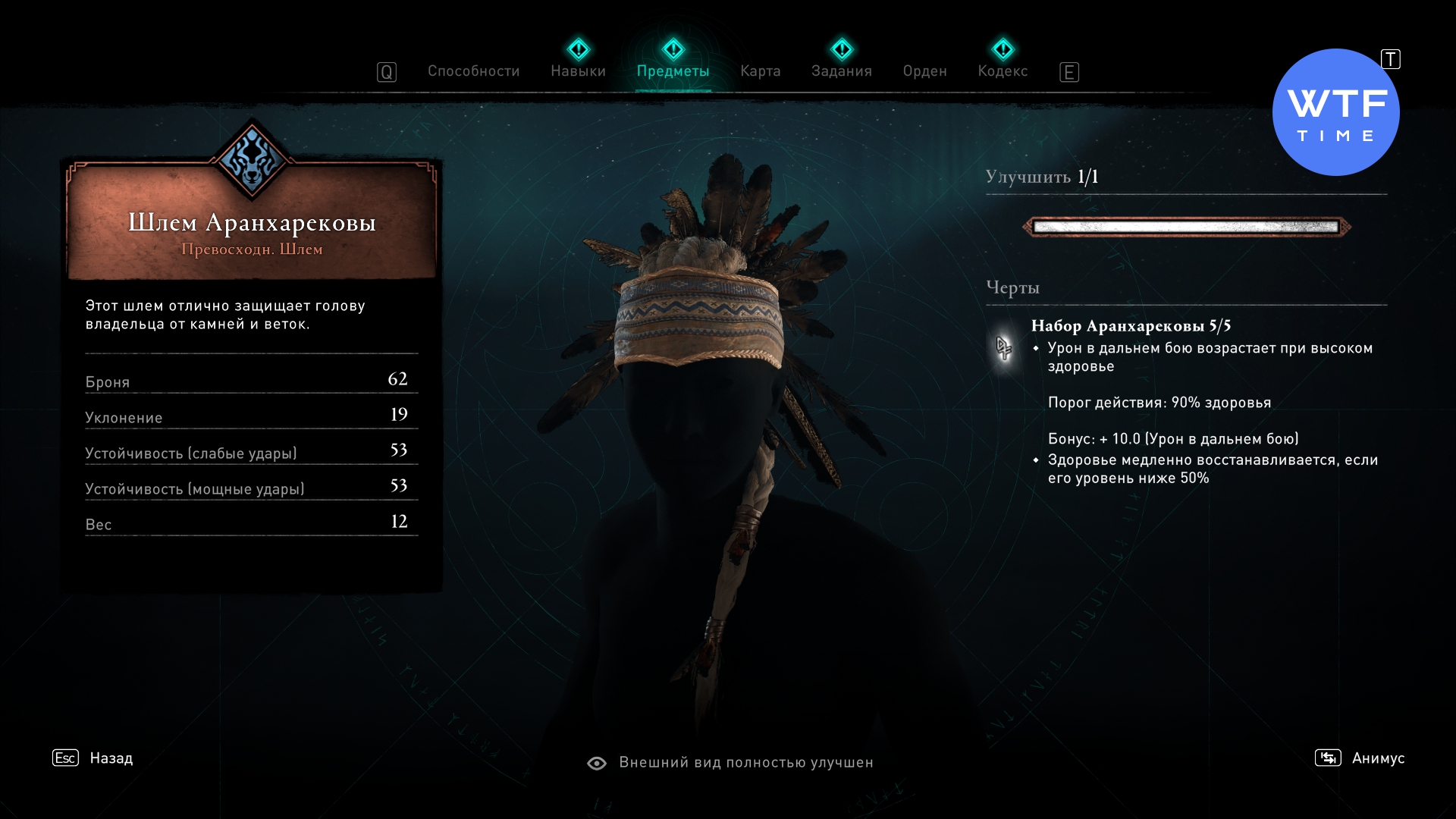
Task: Open the Орден tab
Action: click(x=924, y=71)
